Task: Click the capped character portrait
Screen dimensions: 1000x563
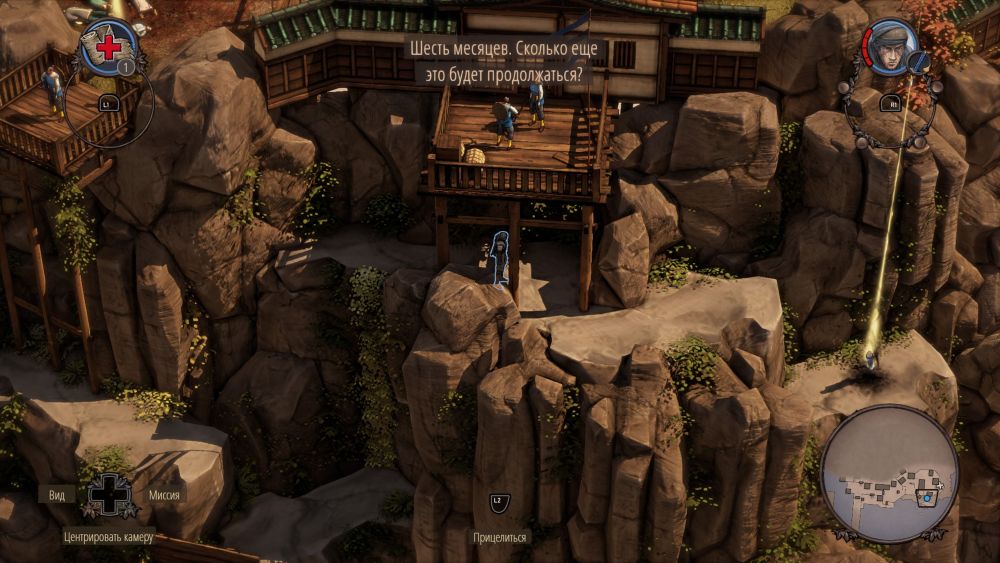Action: (889, 47)
